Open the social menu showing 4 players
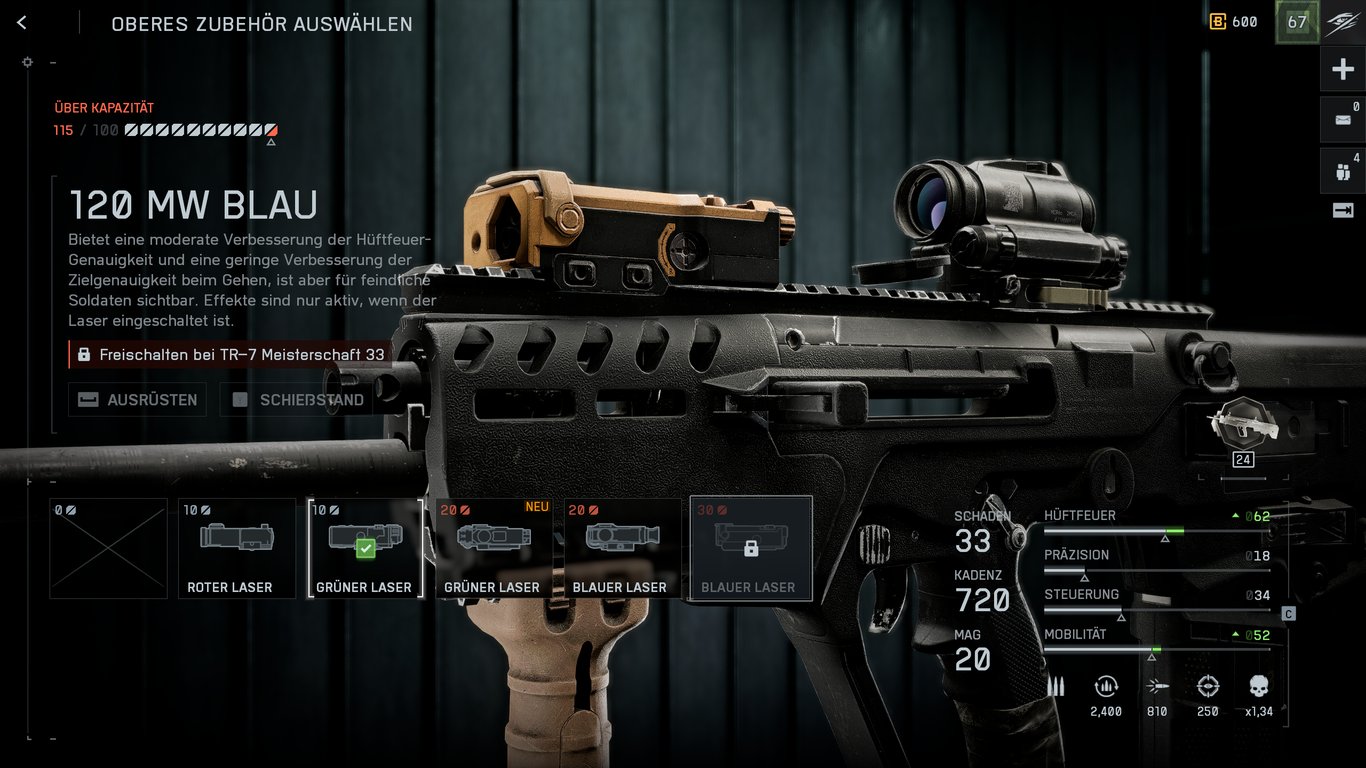1366x768 pixels. tap(1345, 170)
